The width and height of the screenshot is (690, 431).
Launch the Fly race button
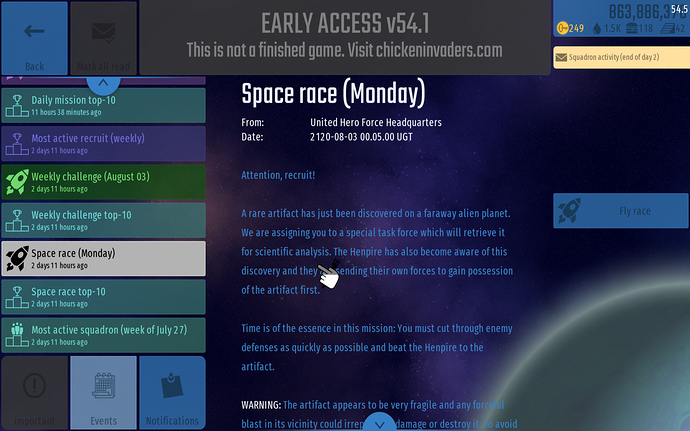click(x=621, y=211)
